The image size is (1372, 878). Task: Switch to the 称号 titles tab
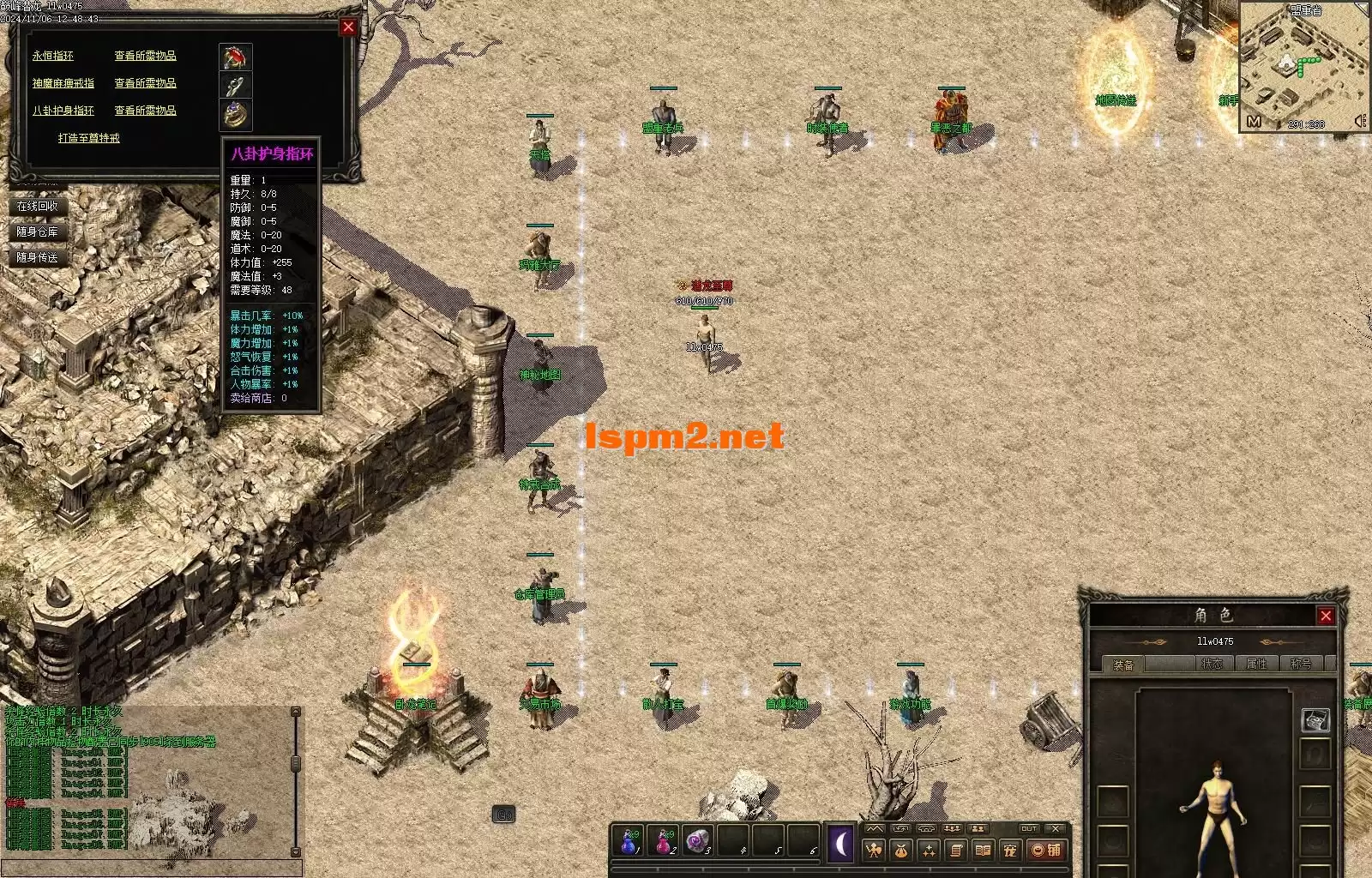[1301, 665]
